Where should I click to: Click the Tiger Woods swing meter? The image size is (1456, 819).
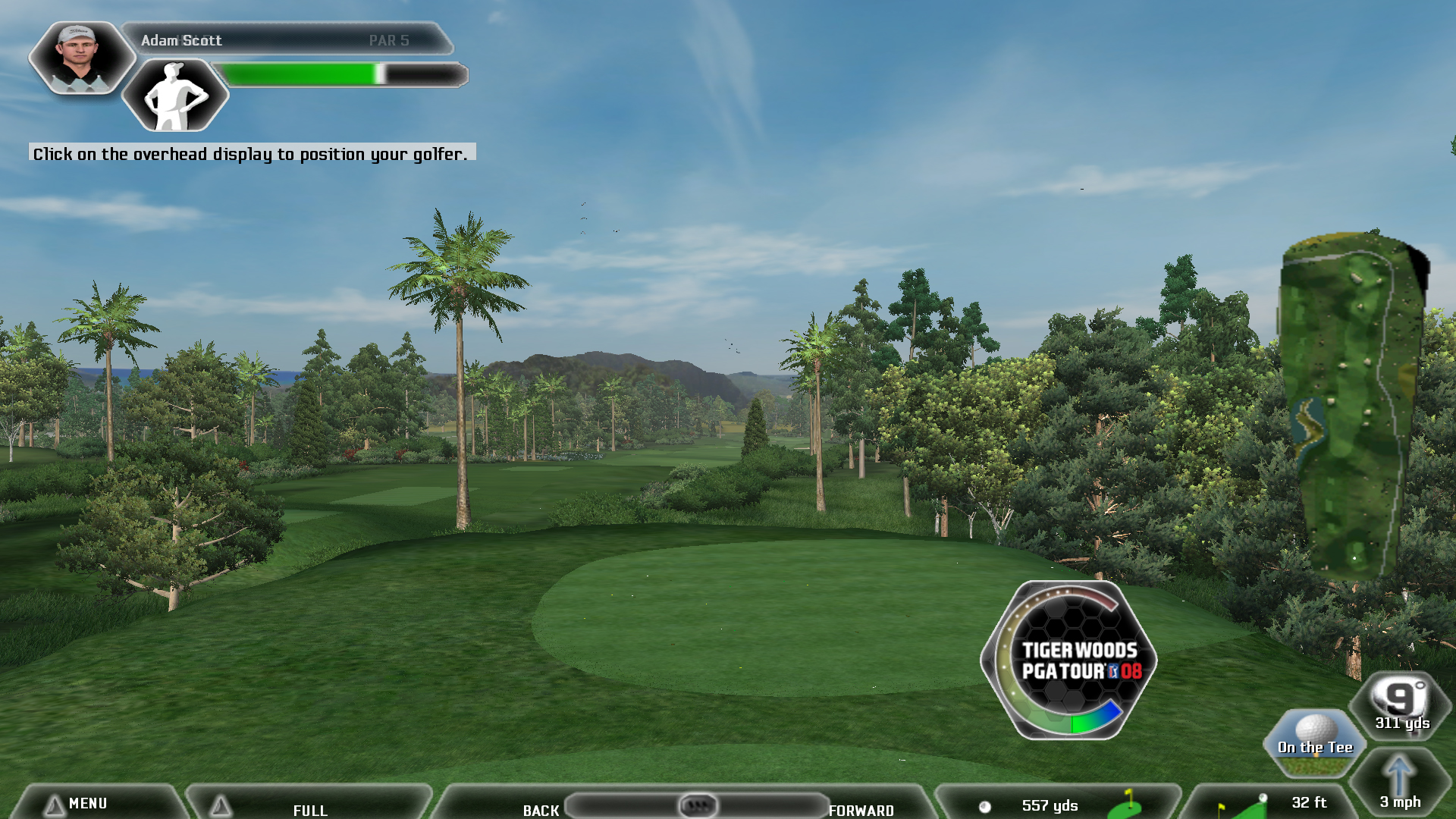pyautogui.click(x=1069, y=661)
